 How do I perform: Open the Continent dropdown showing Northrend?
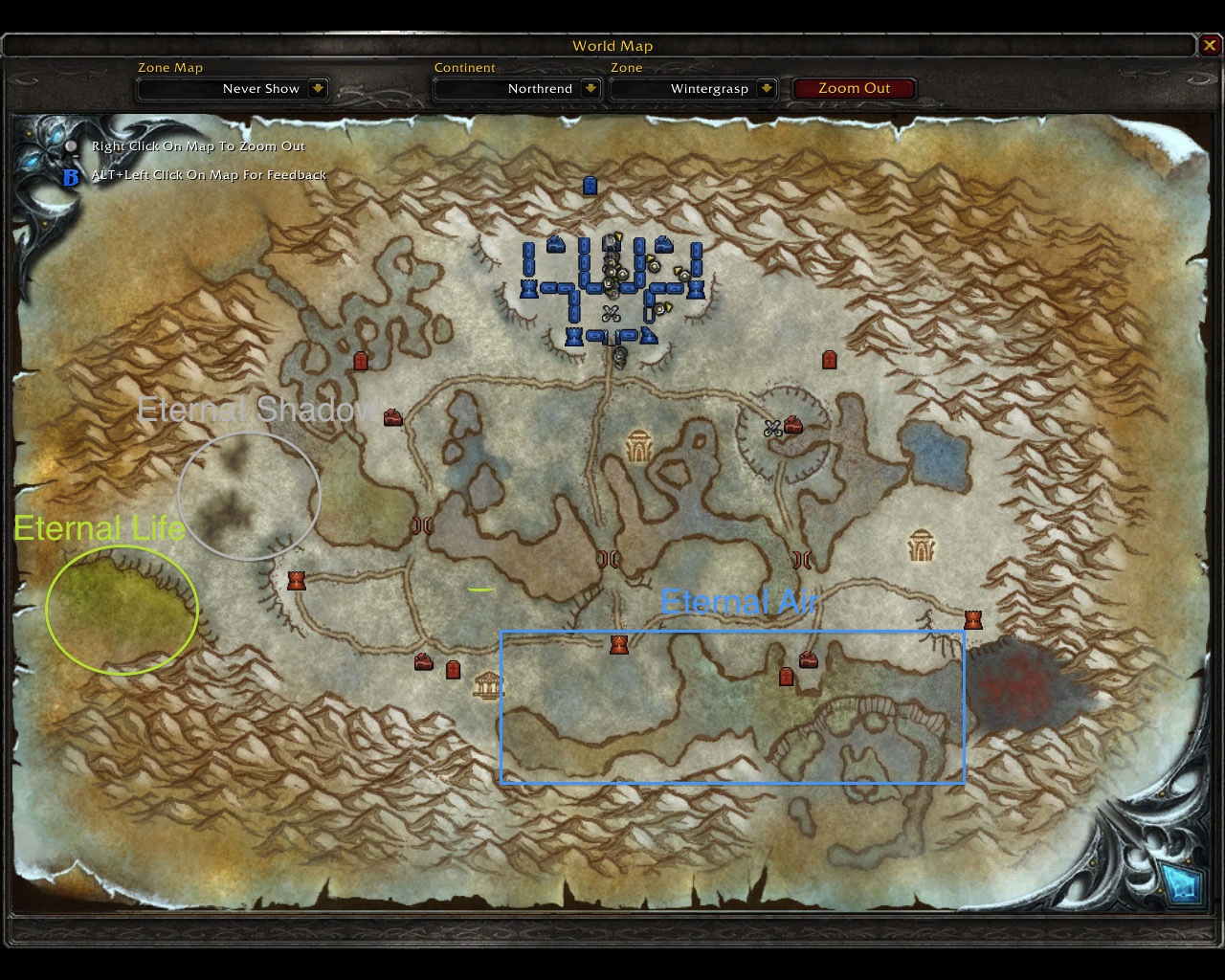point(517,88)
